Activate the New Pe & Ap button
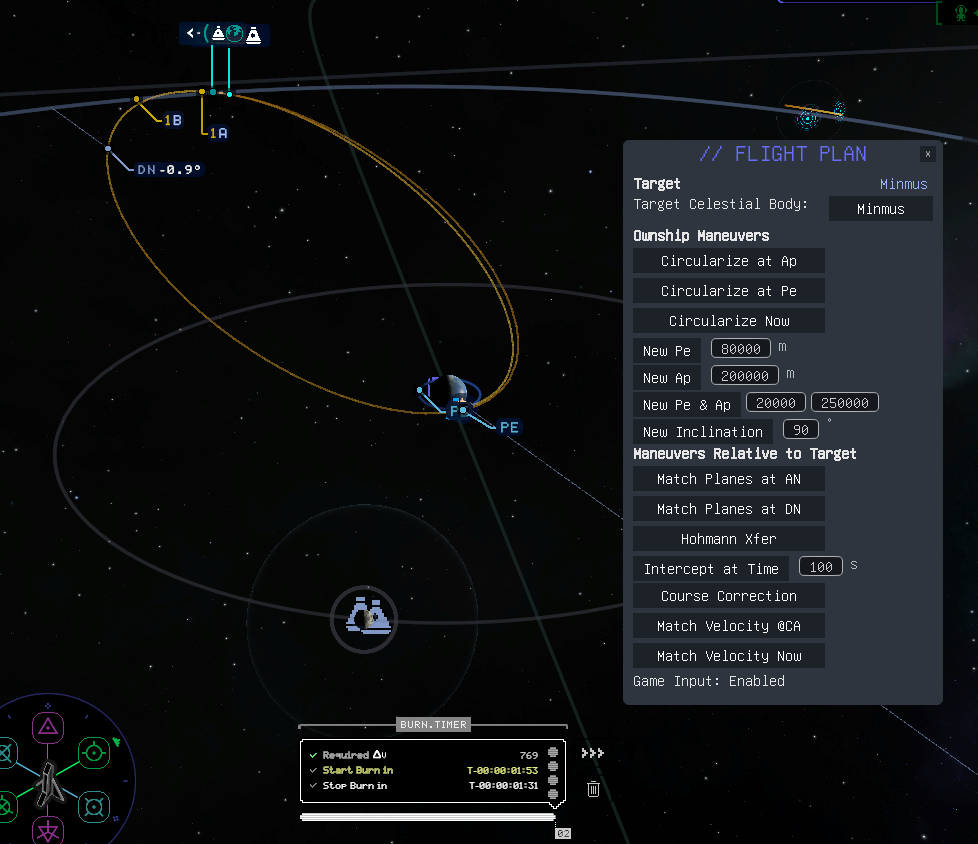This screenshot has height=844, width=978. [x=686, y=405]
